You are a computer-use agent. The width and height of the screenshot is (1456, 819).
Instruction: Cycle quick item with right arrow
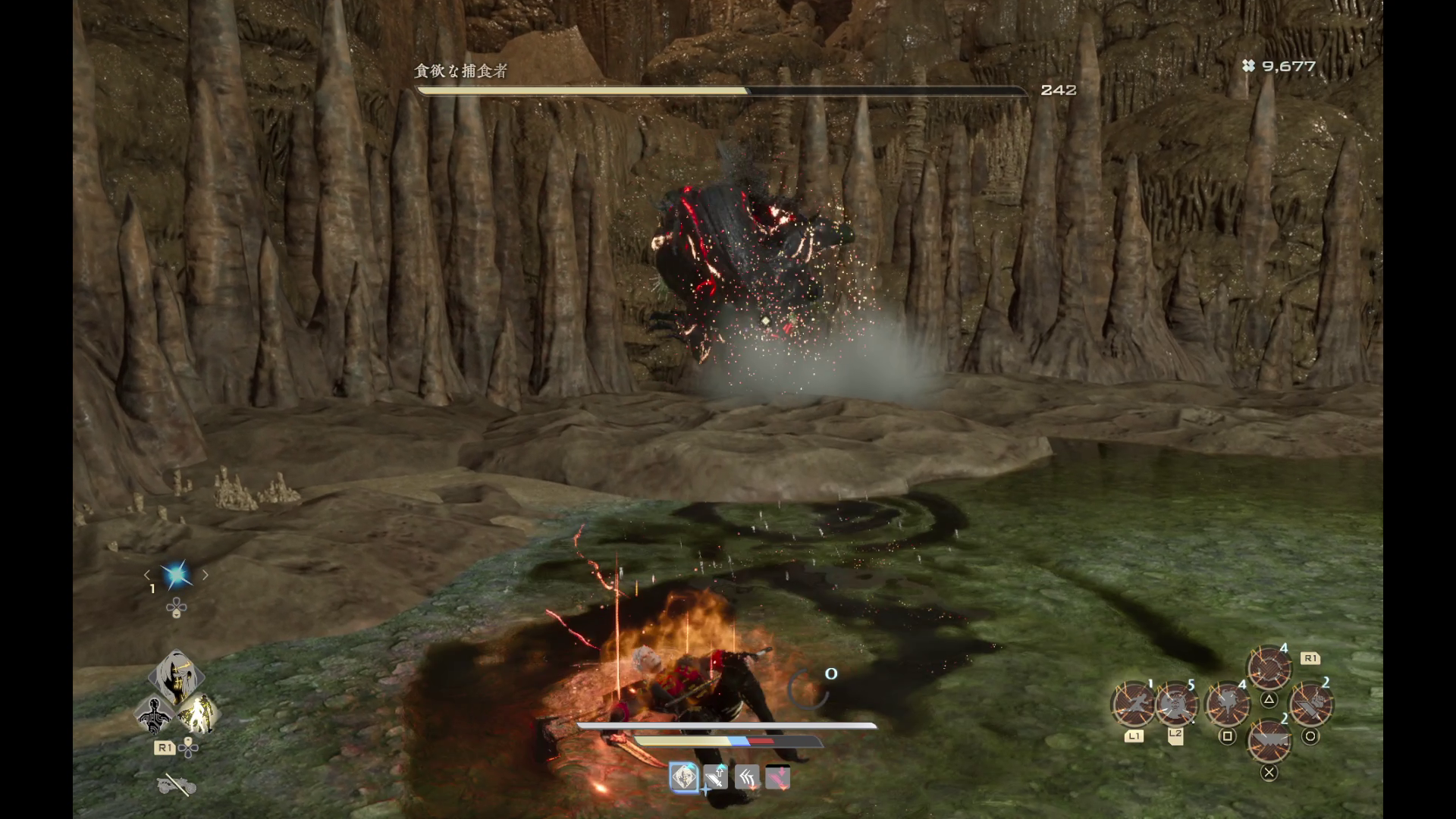pos(205,576)
